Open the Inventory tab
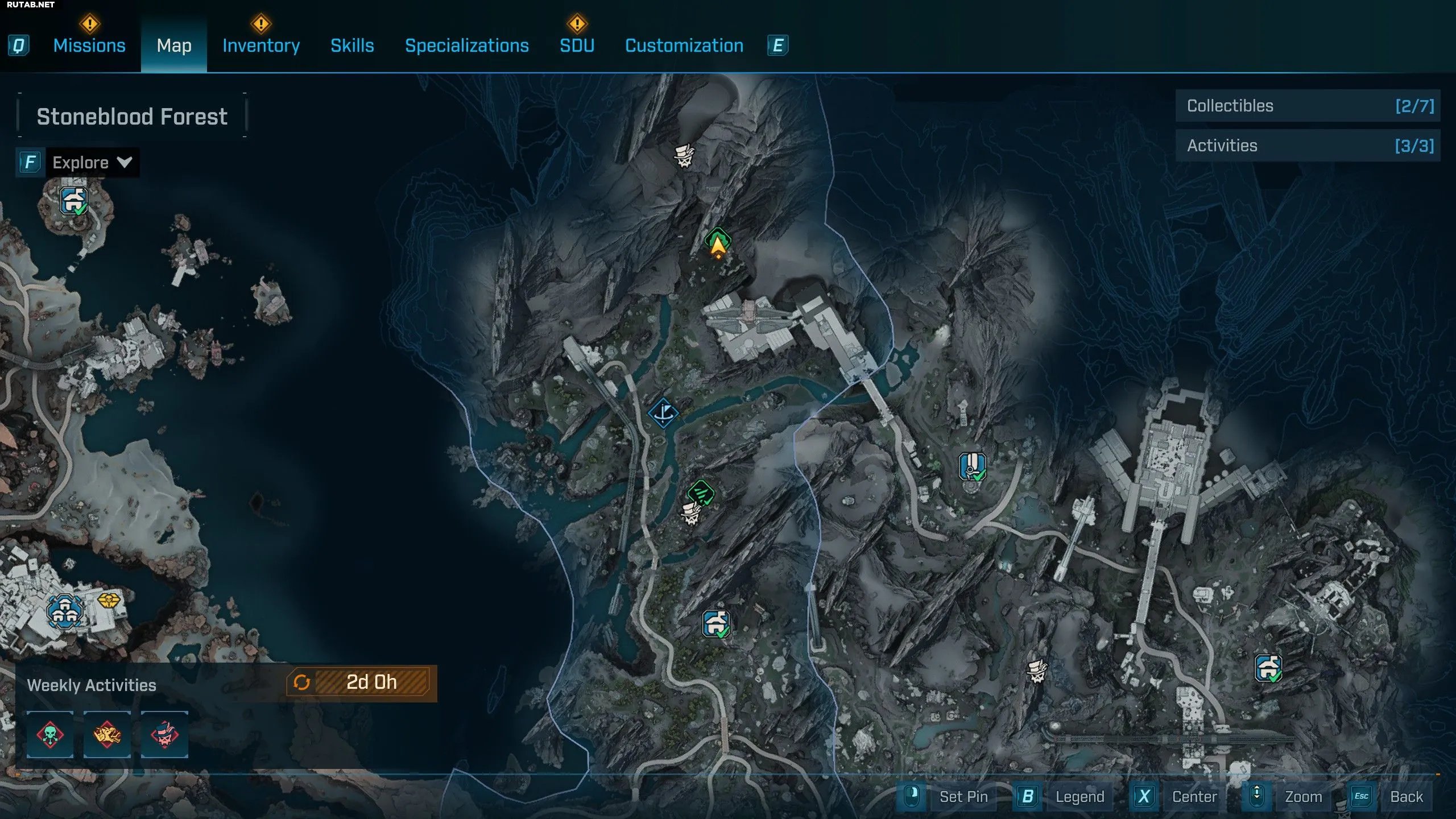Image resolution: width=1456 pixels, height=819 pixels. (261, 45)
